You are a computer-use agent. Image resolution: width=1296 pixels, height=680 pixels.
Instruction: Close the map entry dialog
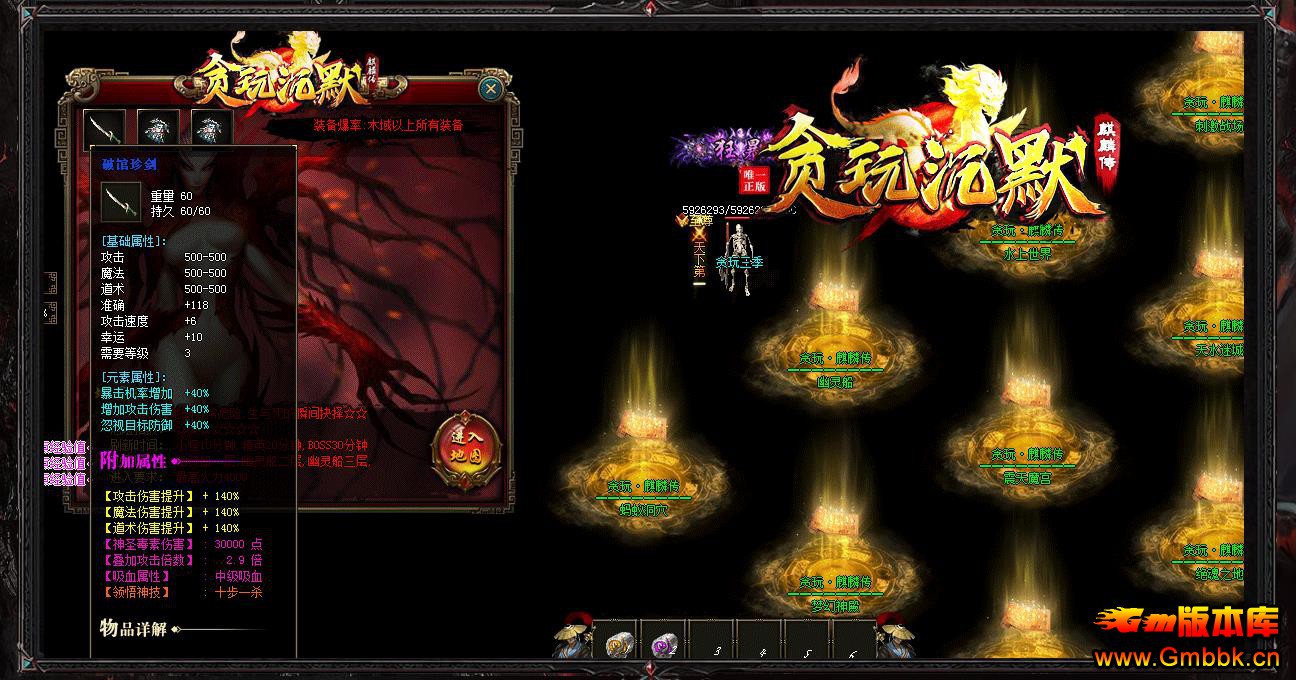pos(490,89)
